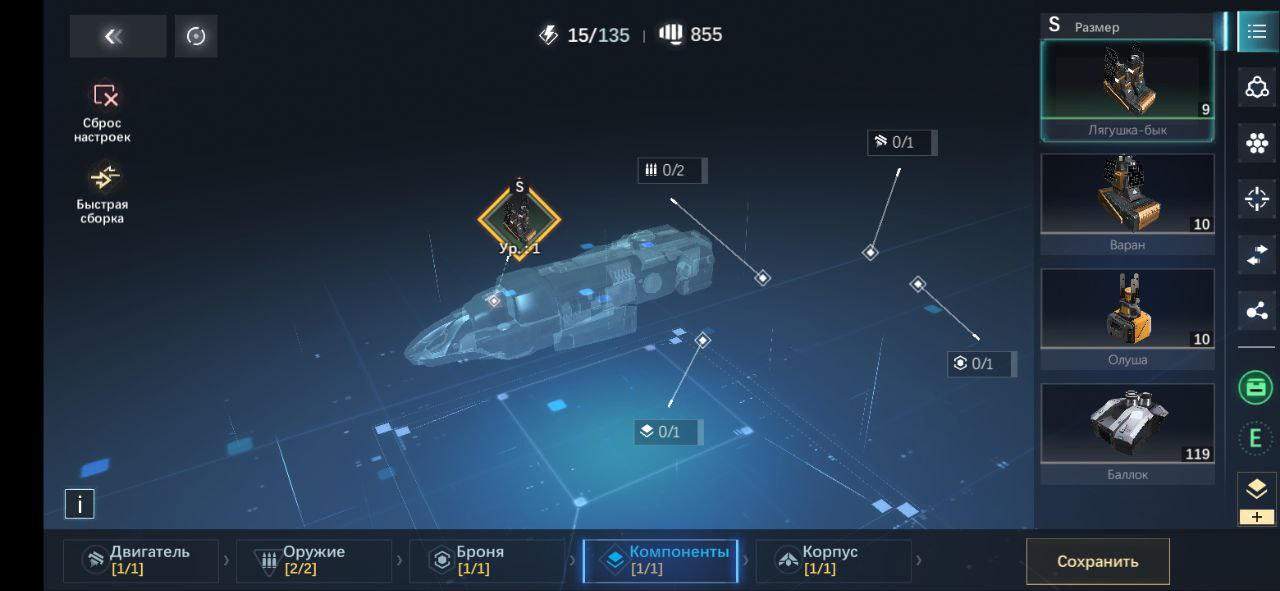Click the circular view reset button
Viewport: 1280px width, 591px height.
point(196,36)
